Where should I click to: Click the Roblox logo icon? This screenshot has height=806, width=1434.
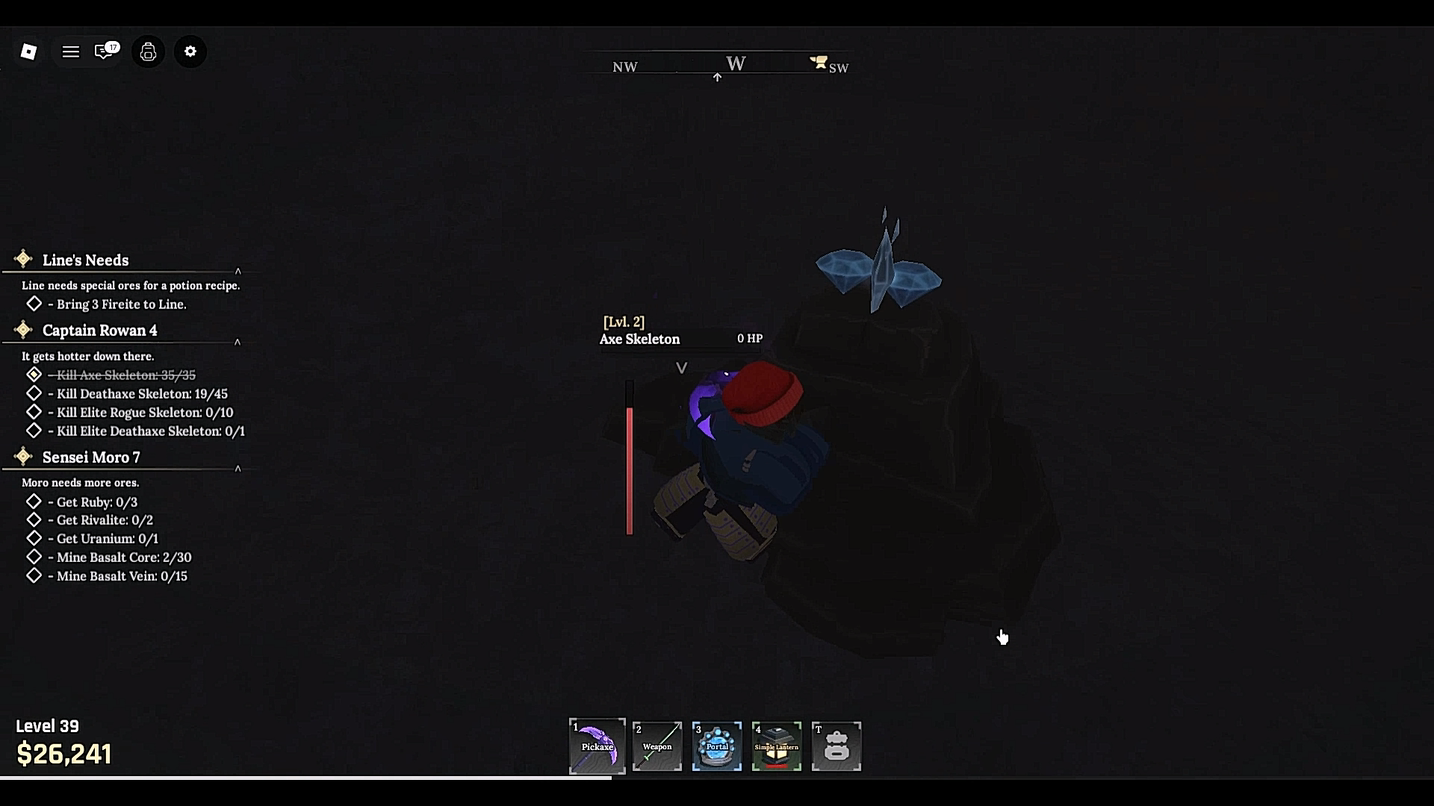(x=28, y=51)
